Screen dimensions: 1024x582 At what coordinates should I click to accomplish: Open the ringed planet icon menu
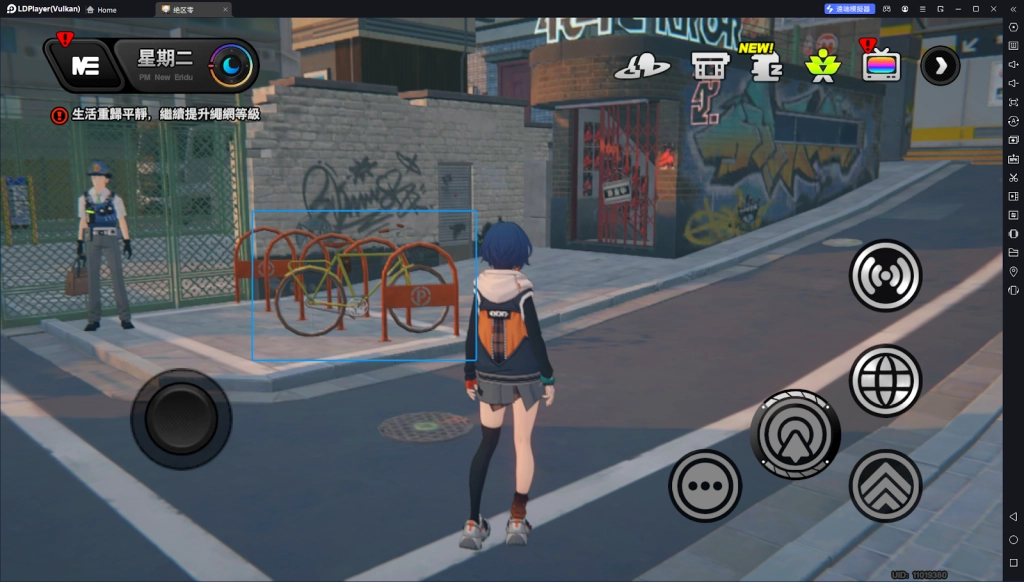642,66
